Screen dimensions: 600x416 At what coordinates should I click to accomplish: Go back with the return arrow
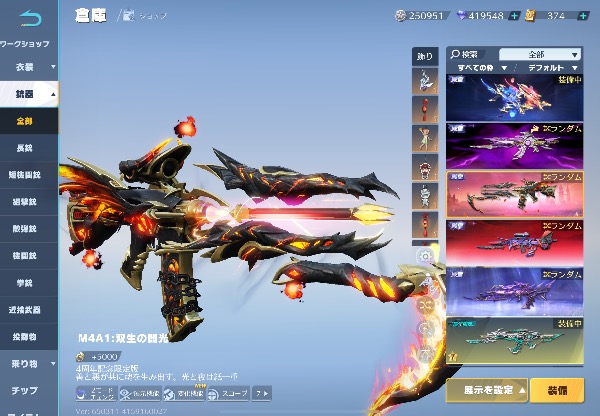[x=30, y=18]
